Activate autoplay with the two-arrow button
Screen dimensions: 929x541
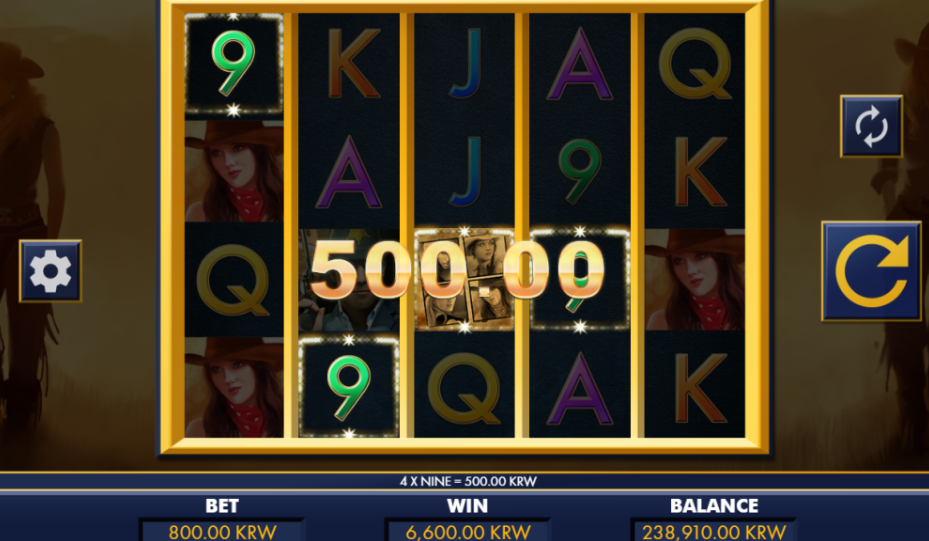871,127
